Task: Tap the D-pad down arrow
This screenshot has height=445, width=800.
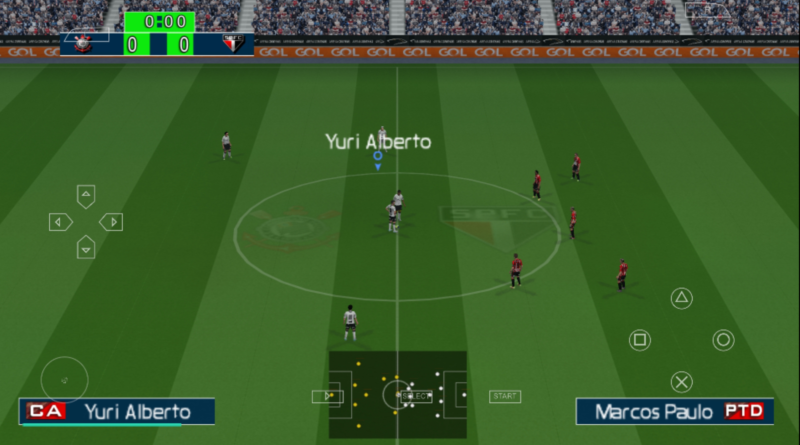Action: 86,246
